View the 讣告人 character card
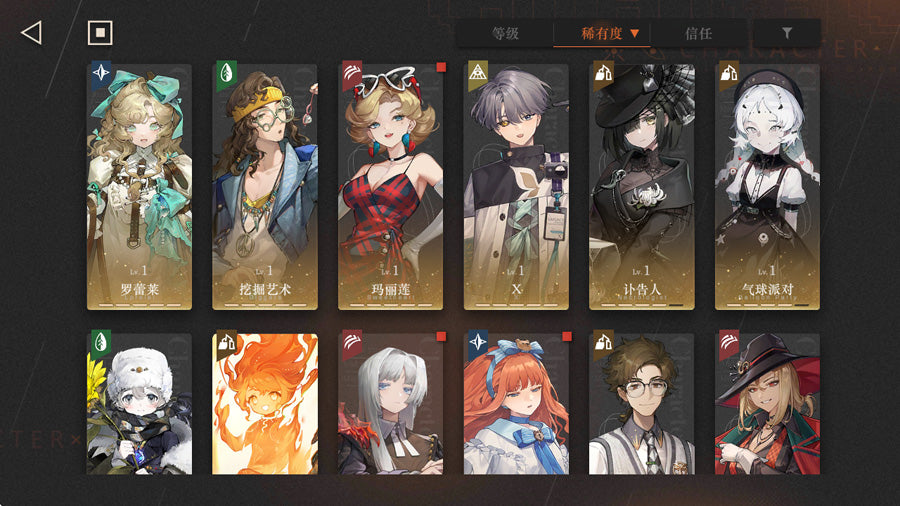 coord(642,185)
